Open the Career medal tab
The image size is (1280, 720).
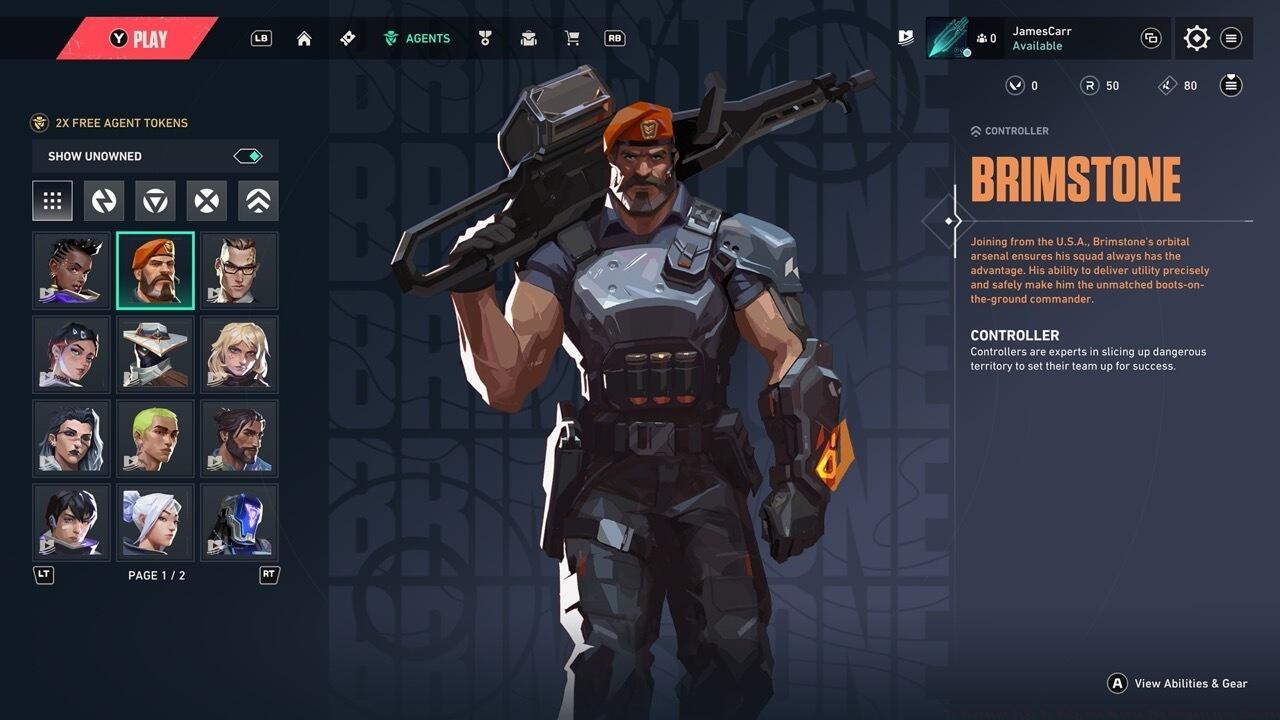pyautogui.click(x=485, y=38)
